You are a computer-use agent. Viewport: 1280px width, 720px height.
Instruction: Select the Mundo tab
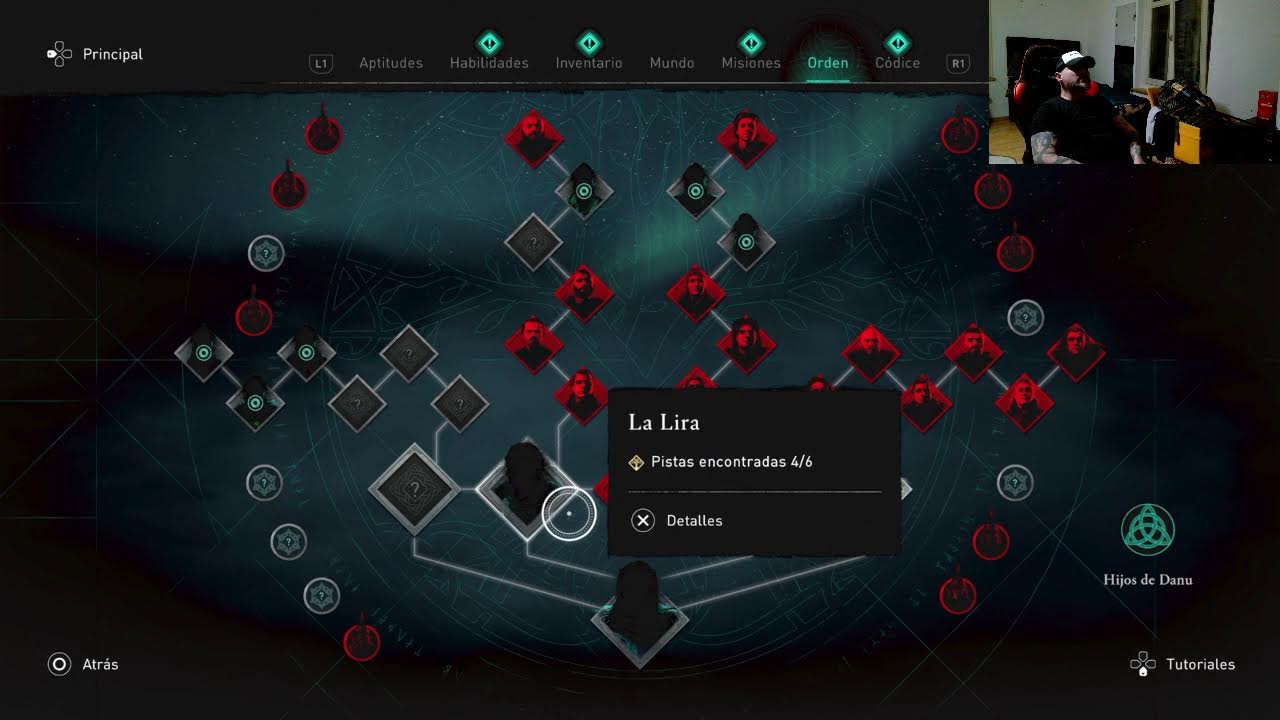(x=672, y=63)
